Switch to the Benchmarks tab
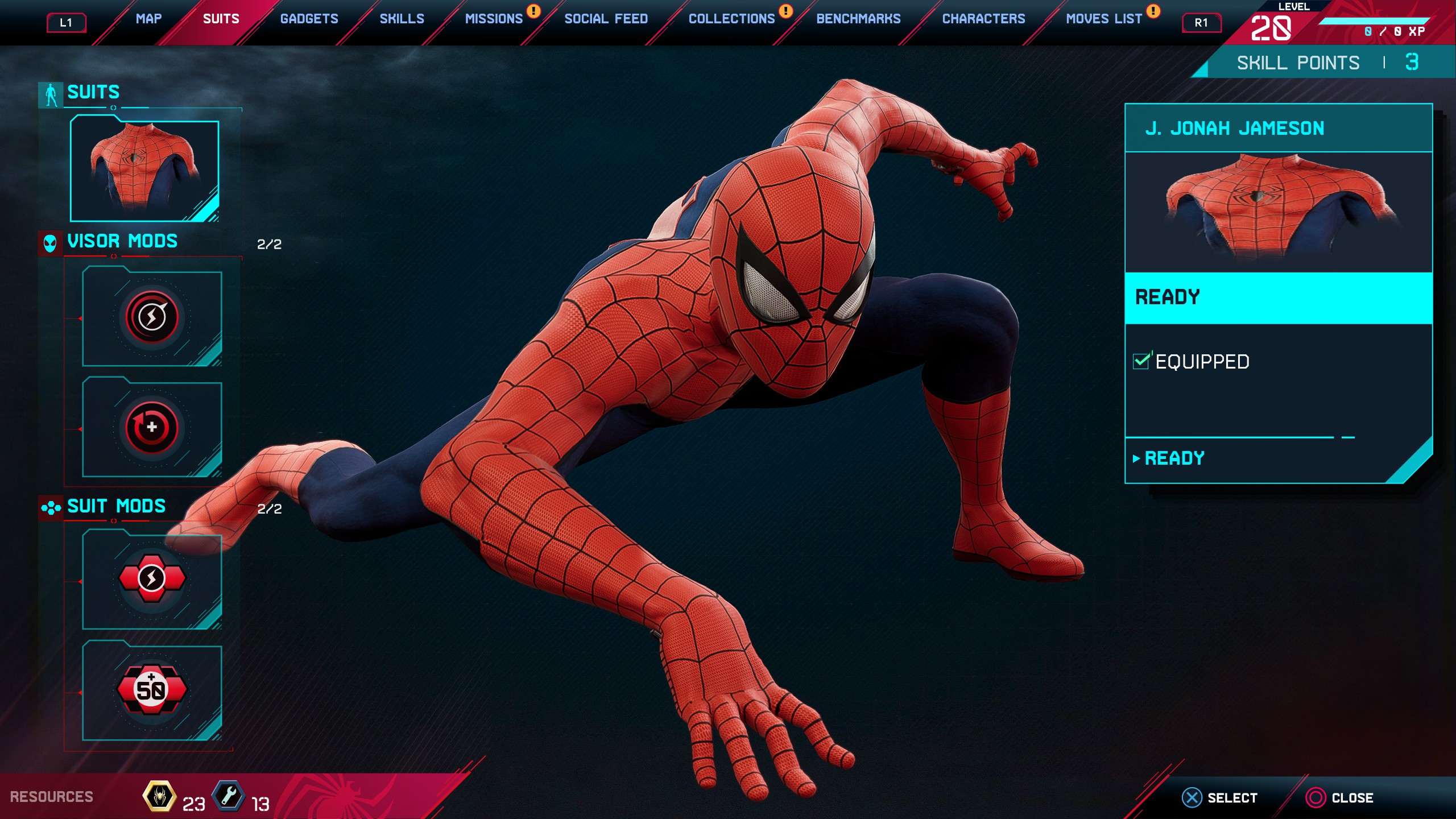1456x819 pixels. point(858,19)
